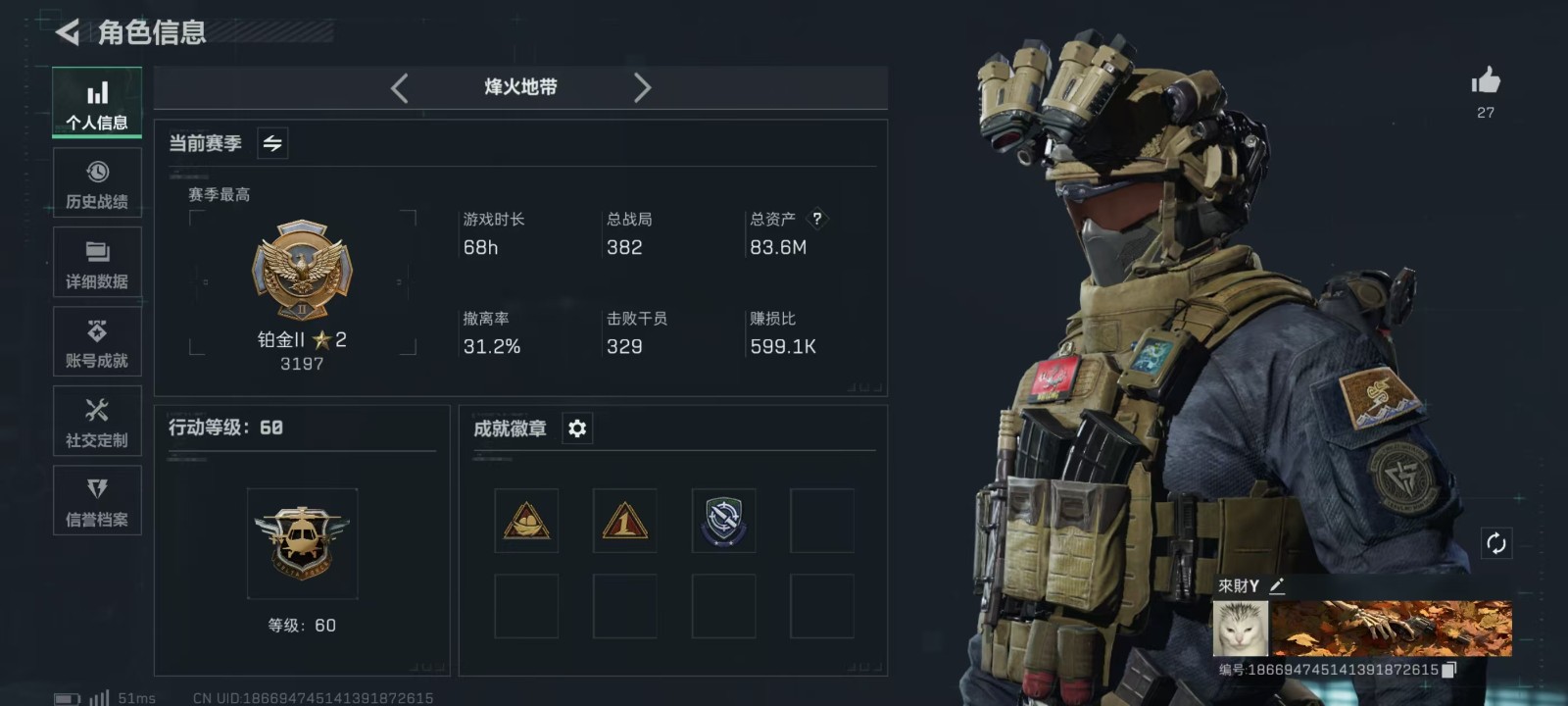Select the 账号成就 tab
1568x706 pixels.
[97, 342]
